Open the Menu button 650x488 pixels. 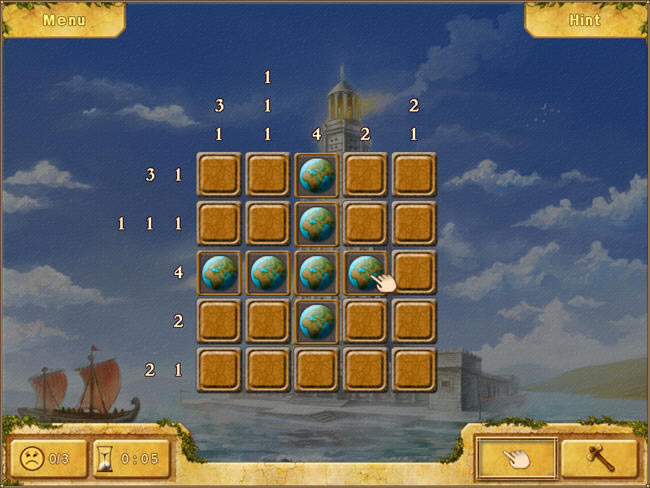pyautogui.click(x=64, y=19)
